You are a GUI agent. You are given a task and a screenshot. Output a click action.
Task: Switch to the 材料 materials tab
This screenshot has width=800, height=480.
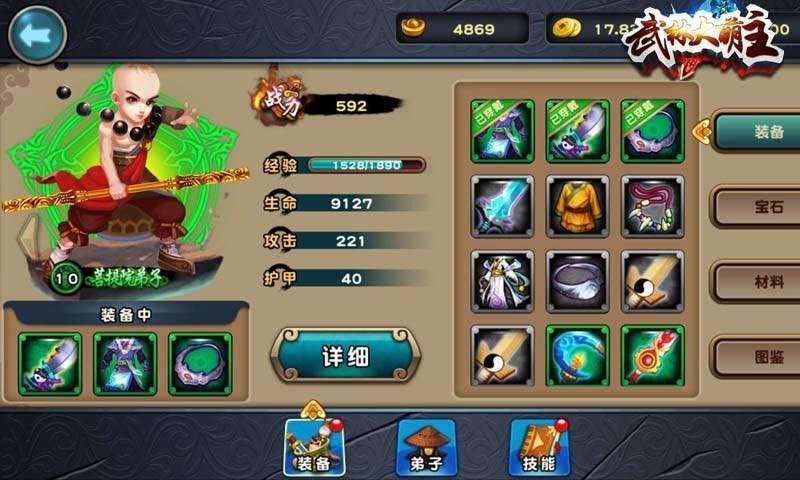click(x=755, y=281)
